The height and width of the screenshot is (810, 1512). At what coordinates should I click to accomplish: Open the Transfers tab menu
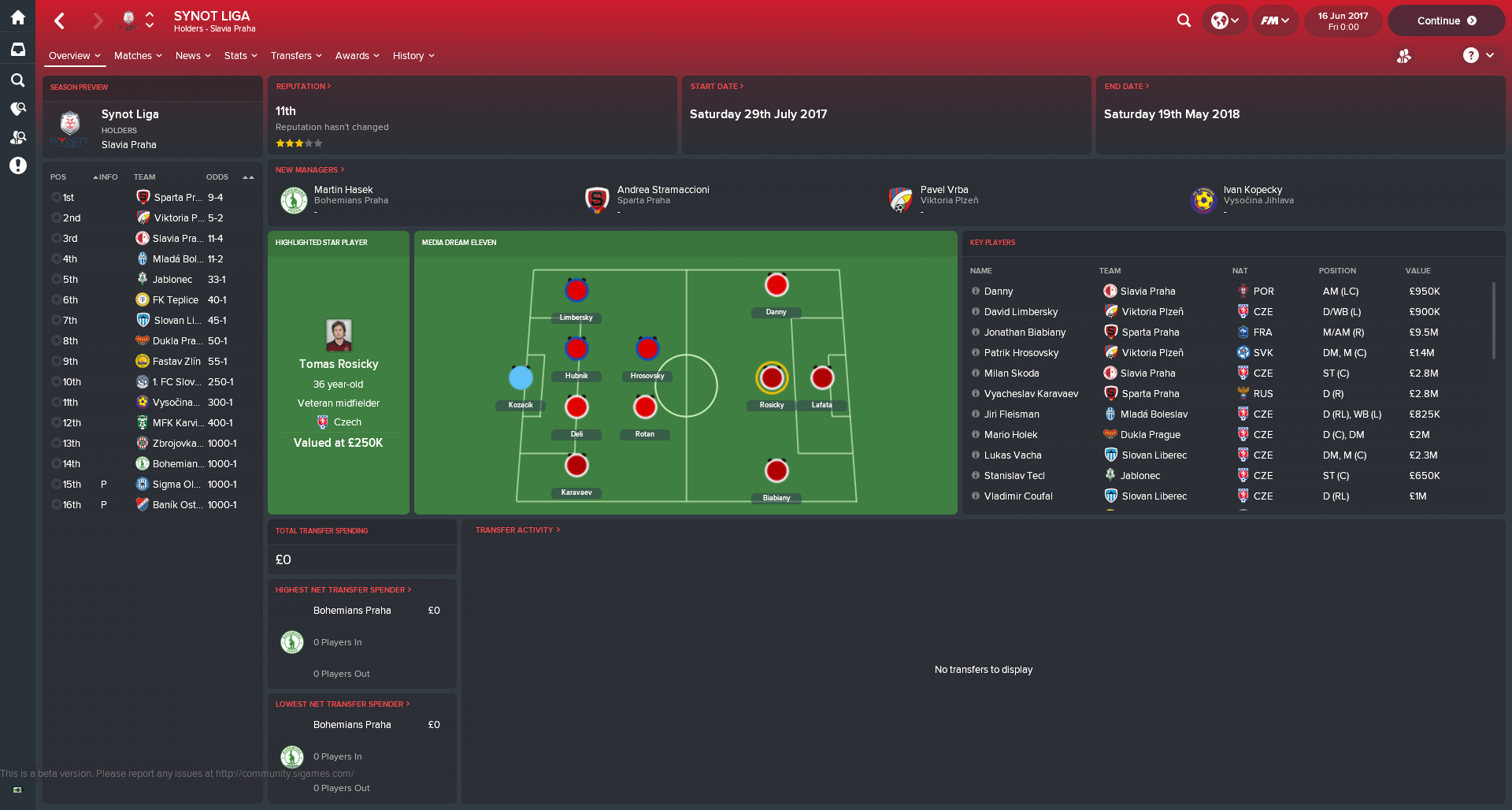[x=296, y=56]
